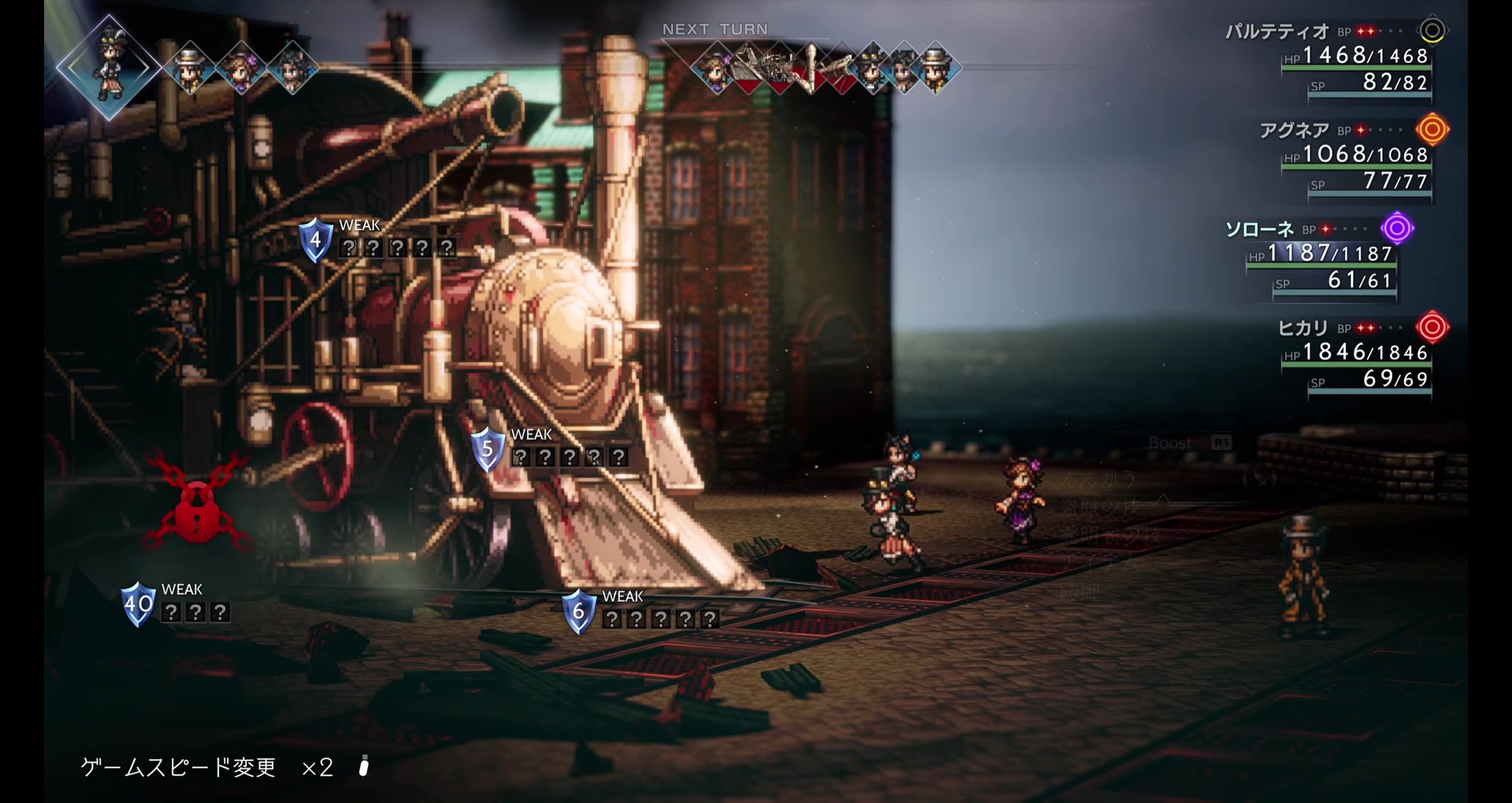Select the large active-turn character portrait

coord(109,67)
